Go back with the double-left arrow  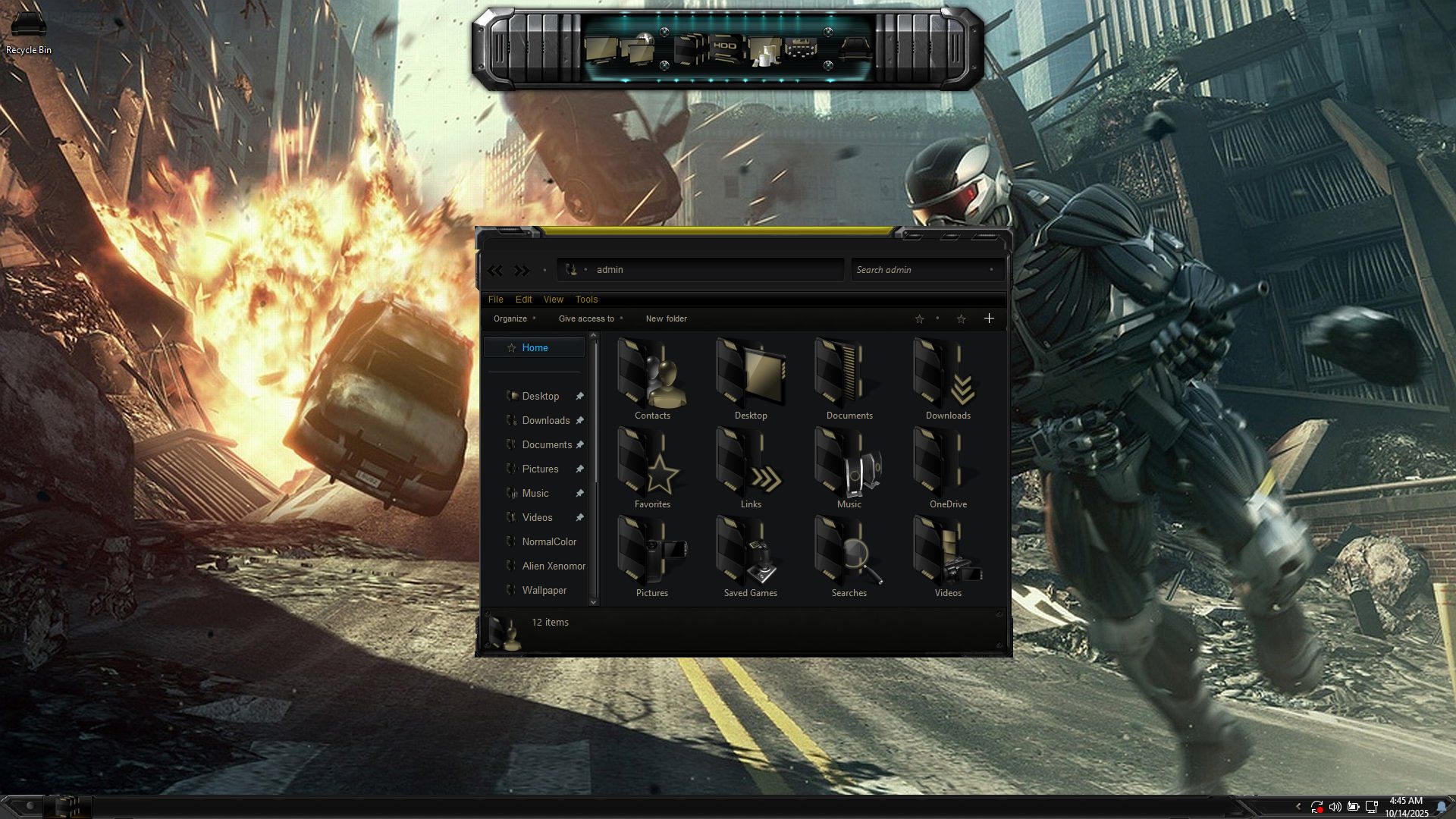pyautogui.click(x=495, y=270)
